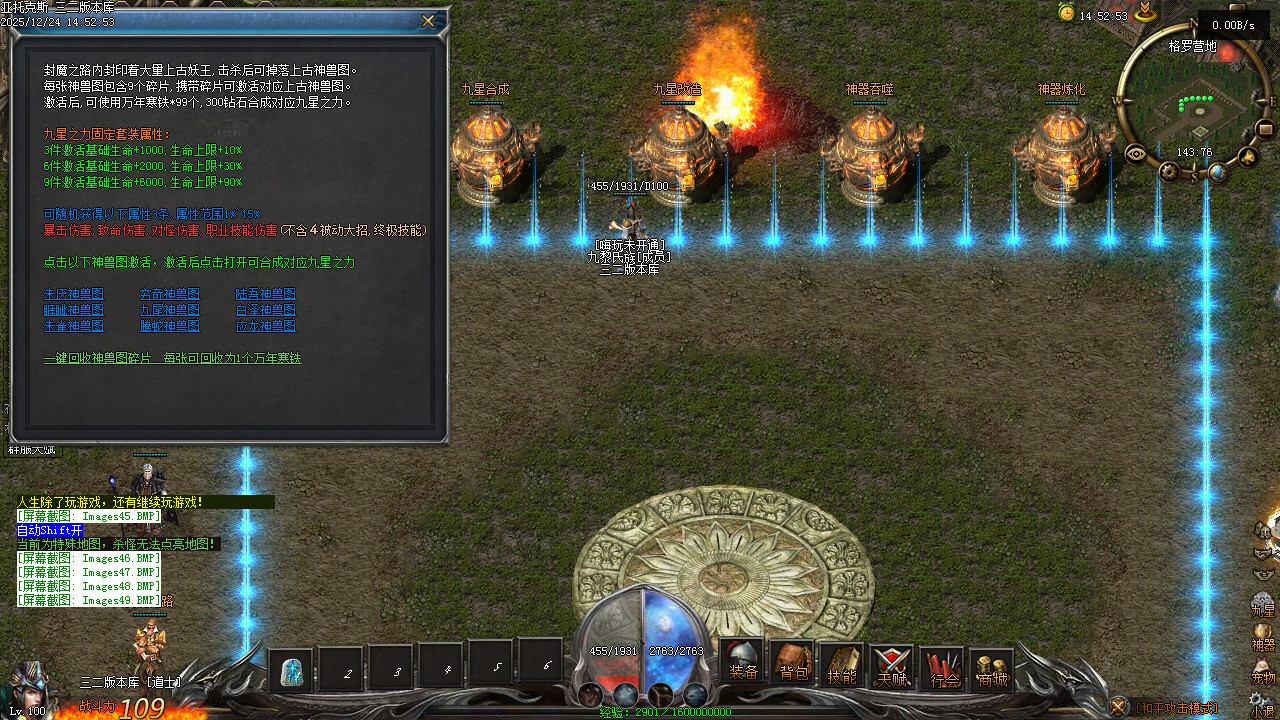
Task: Open the 白泽神兽图 link
Action: pos(266,310)
